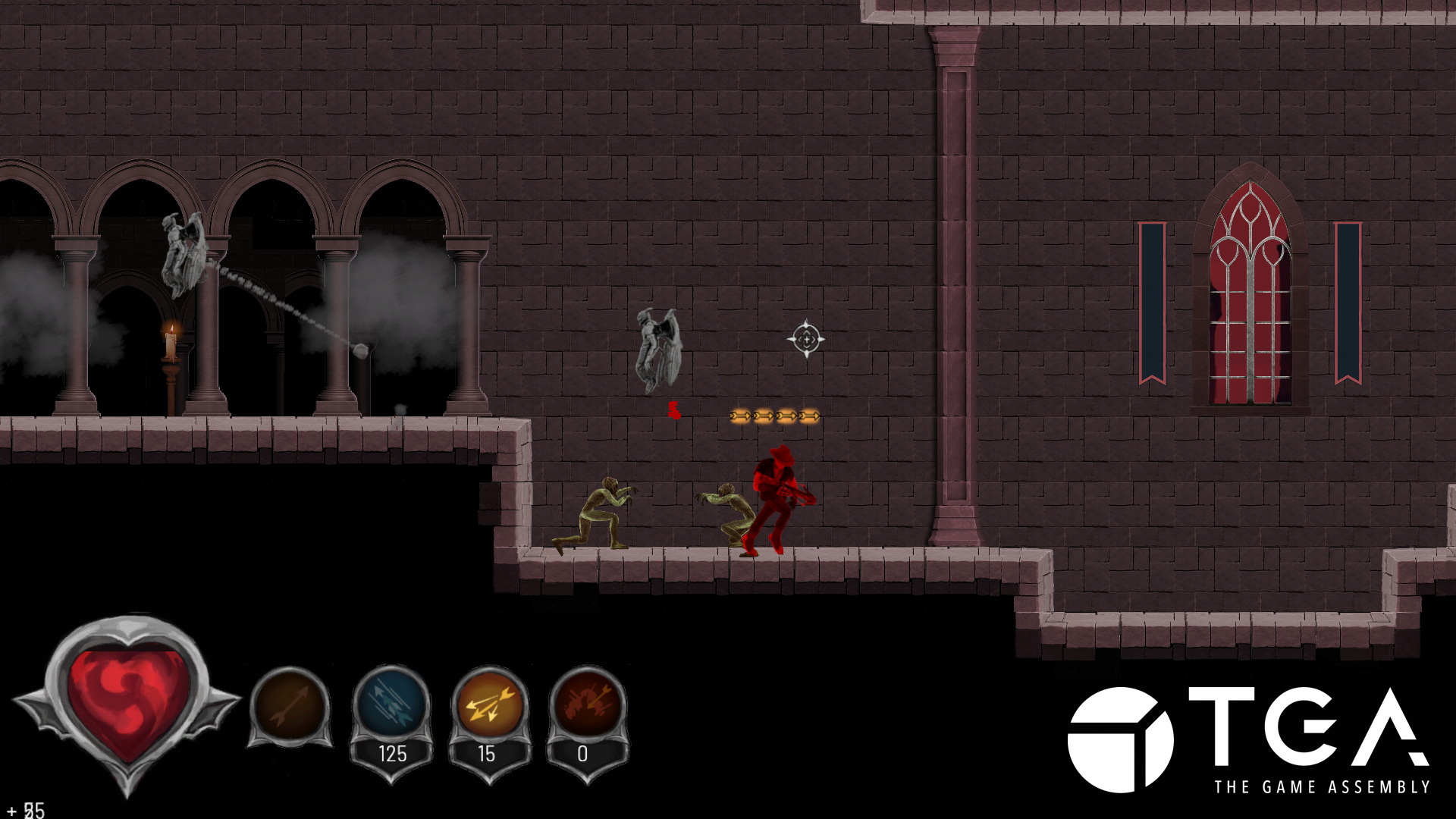This screenshot has width=1456, height=819.
Task: Select the basic single arrow slot
Action: click(290, 706)
